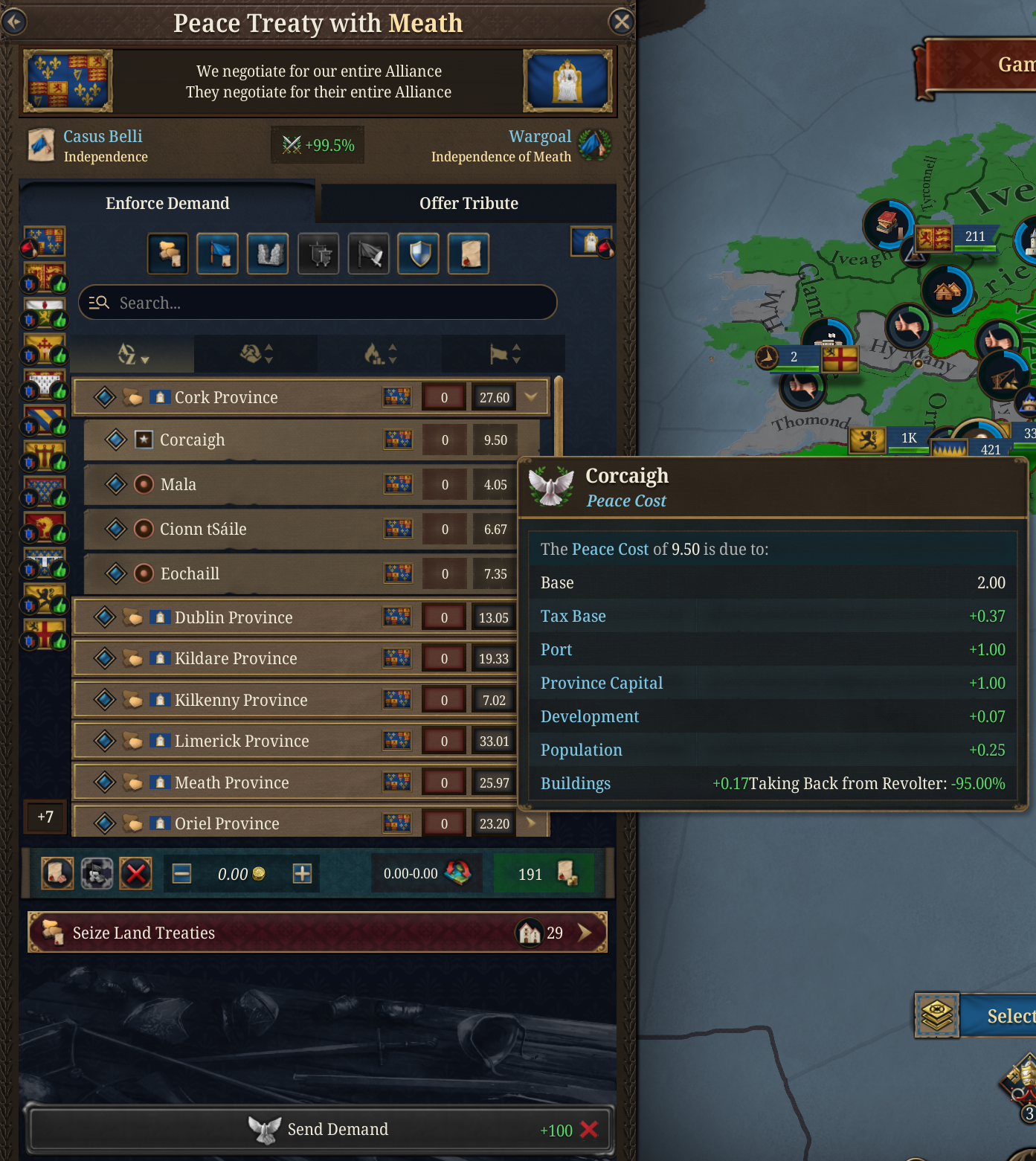Switch to the Offer Tribute tab
The height and width of the screenshot is (1161, 1036).
469,203
